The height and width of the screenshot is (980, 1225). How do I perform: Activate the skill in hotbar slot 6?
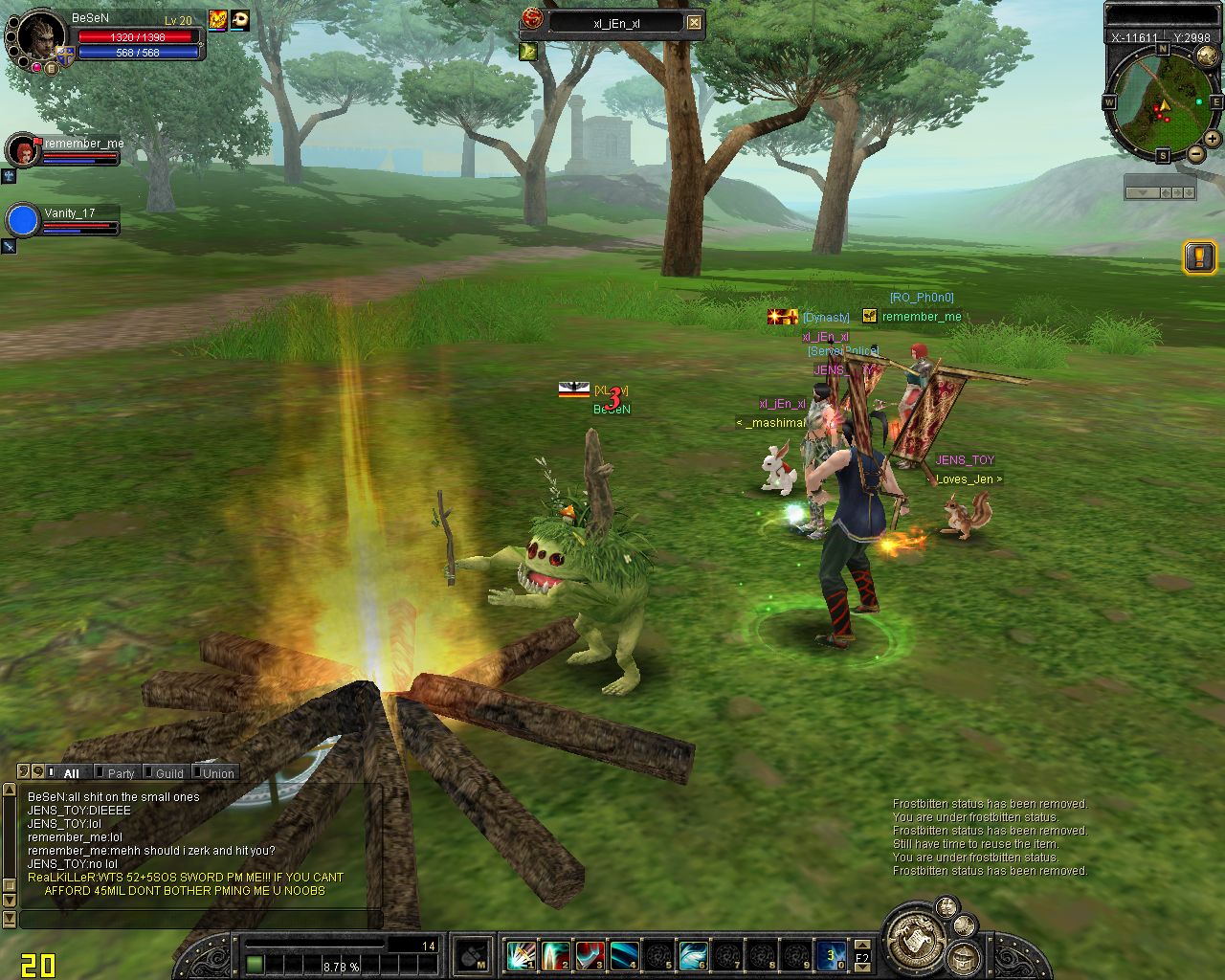pyautogui.click(x=694, y=955)
